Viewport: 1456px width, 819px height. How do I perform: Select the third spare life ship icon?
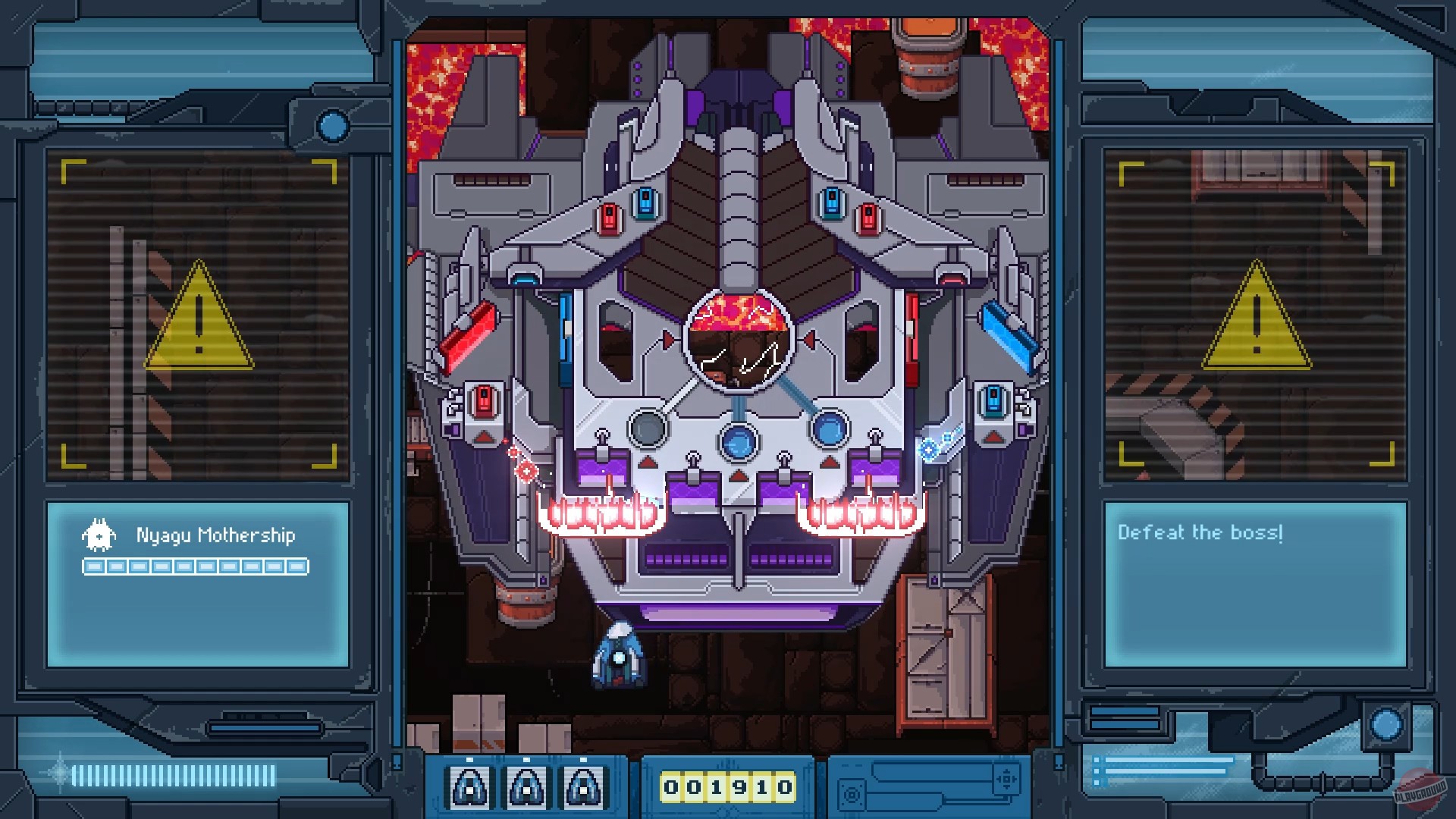tap(584, 787)
